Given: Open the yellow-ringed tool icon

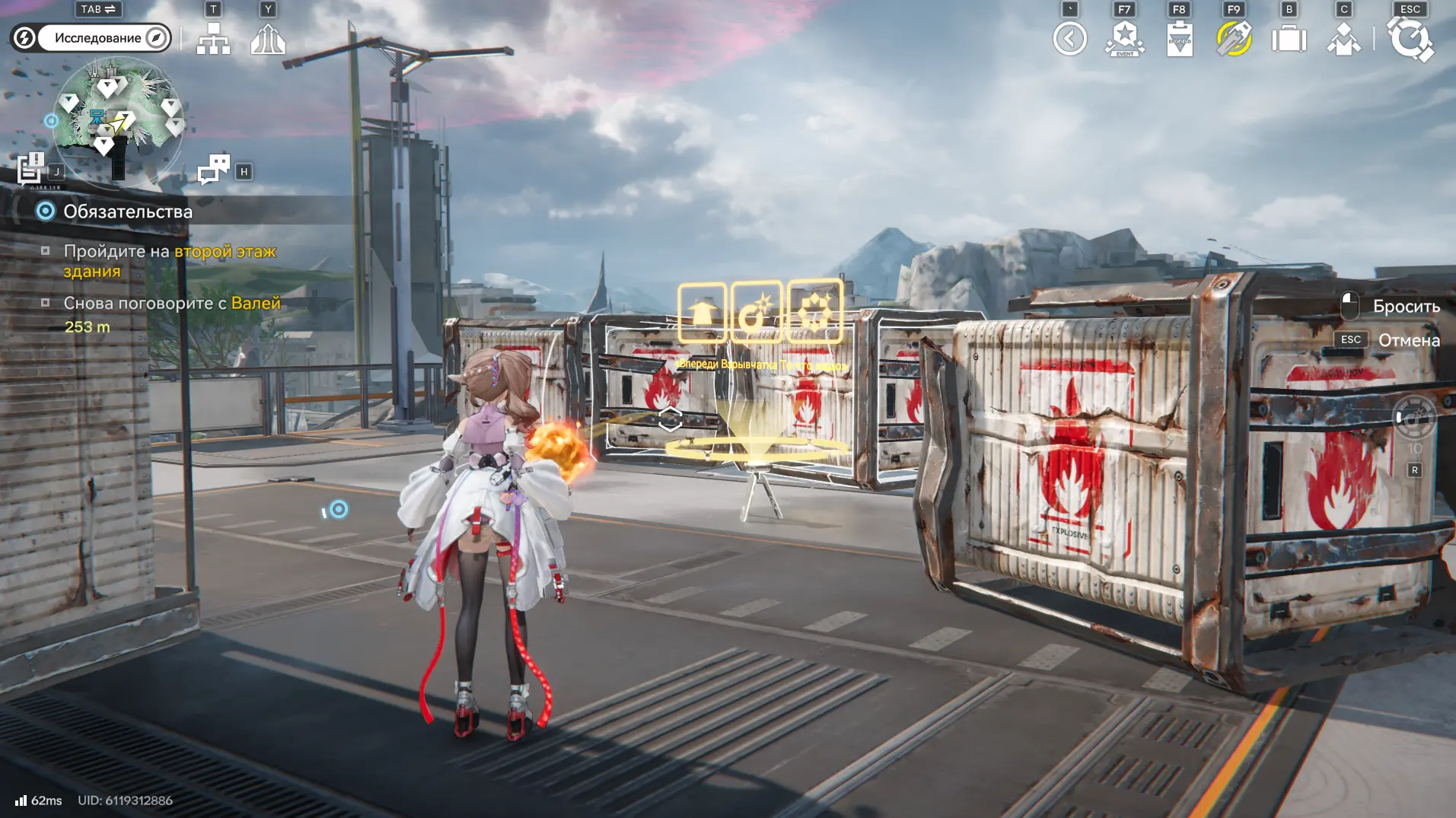Looking at the screenshot, I should (x=1234, y=39).
